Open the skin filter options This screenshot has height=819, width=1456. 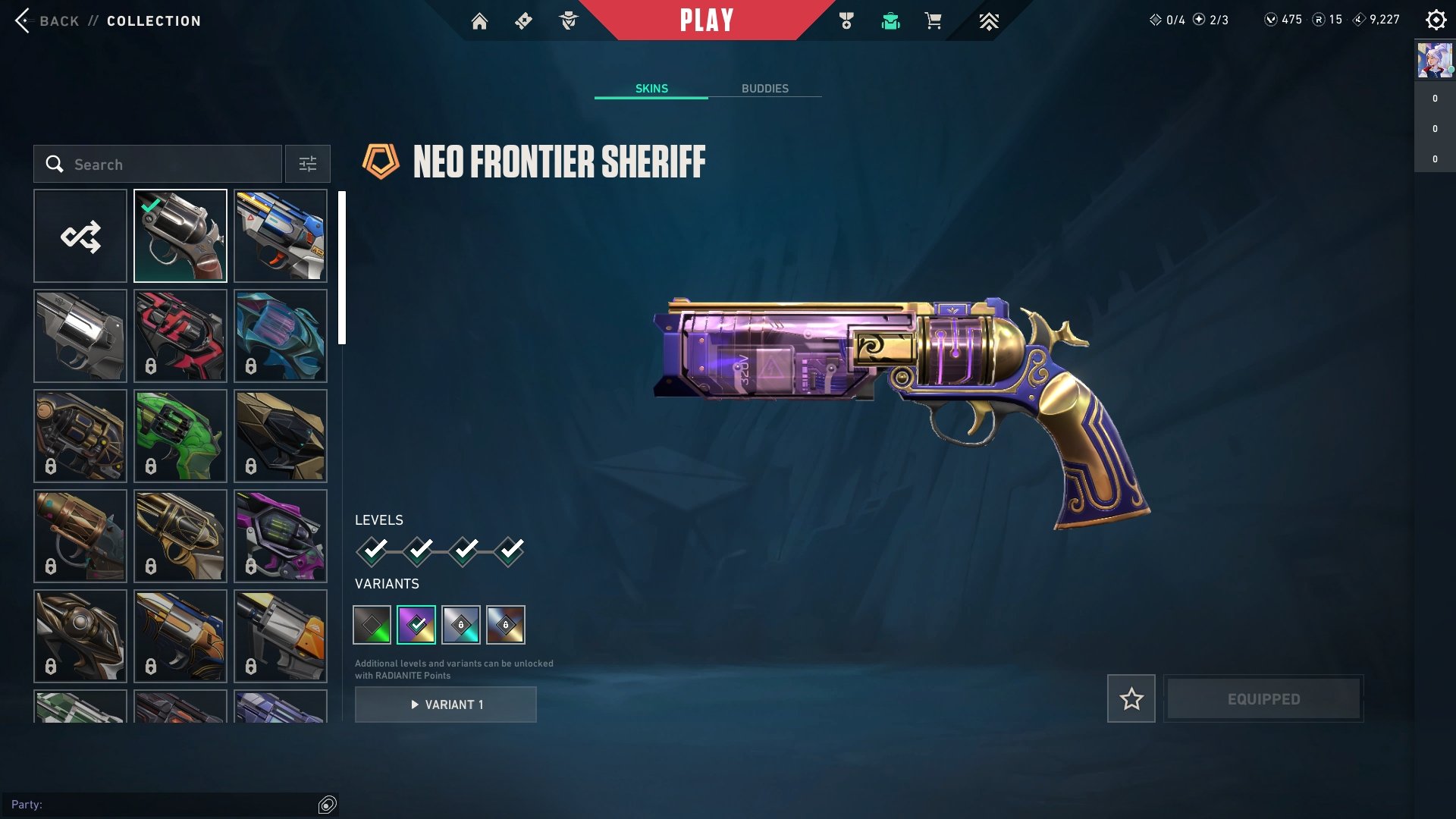[x=307, y=164]
